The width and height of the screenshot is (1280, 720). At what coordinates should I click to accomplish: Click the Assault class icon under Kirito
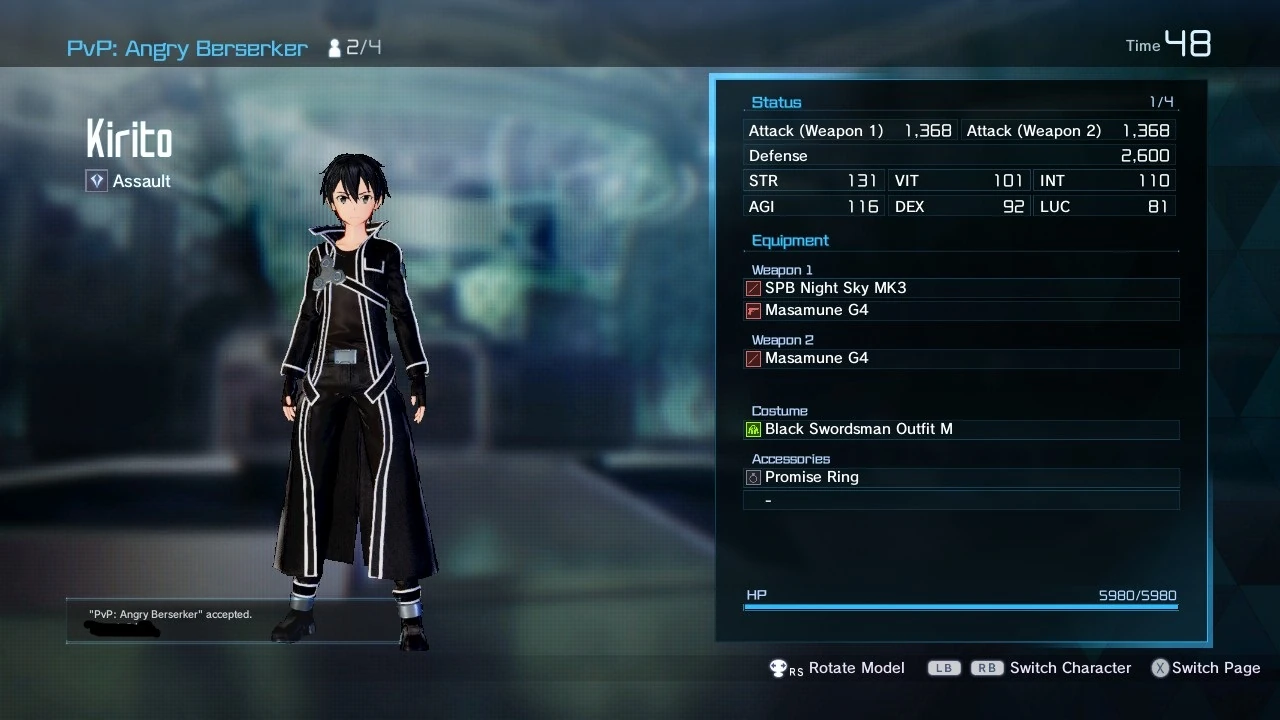coord(96,181)
